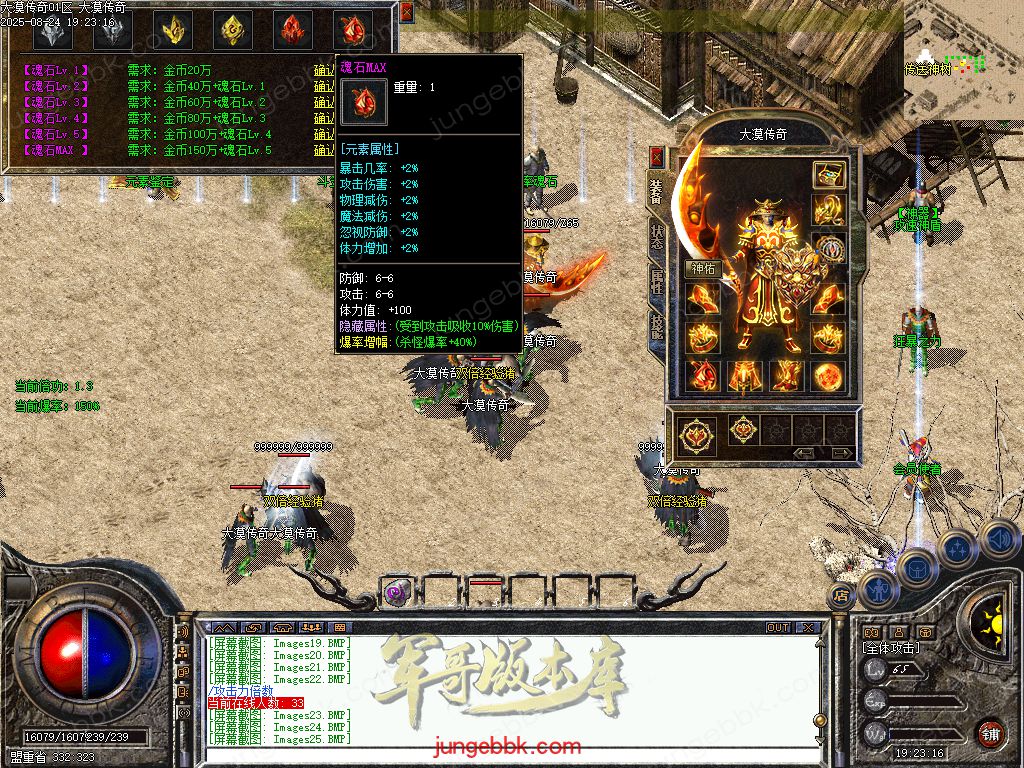
Task: Open the treasure chest slot in equipment
Action: 827,175
